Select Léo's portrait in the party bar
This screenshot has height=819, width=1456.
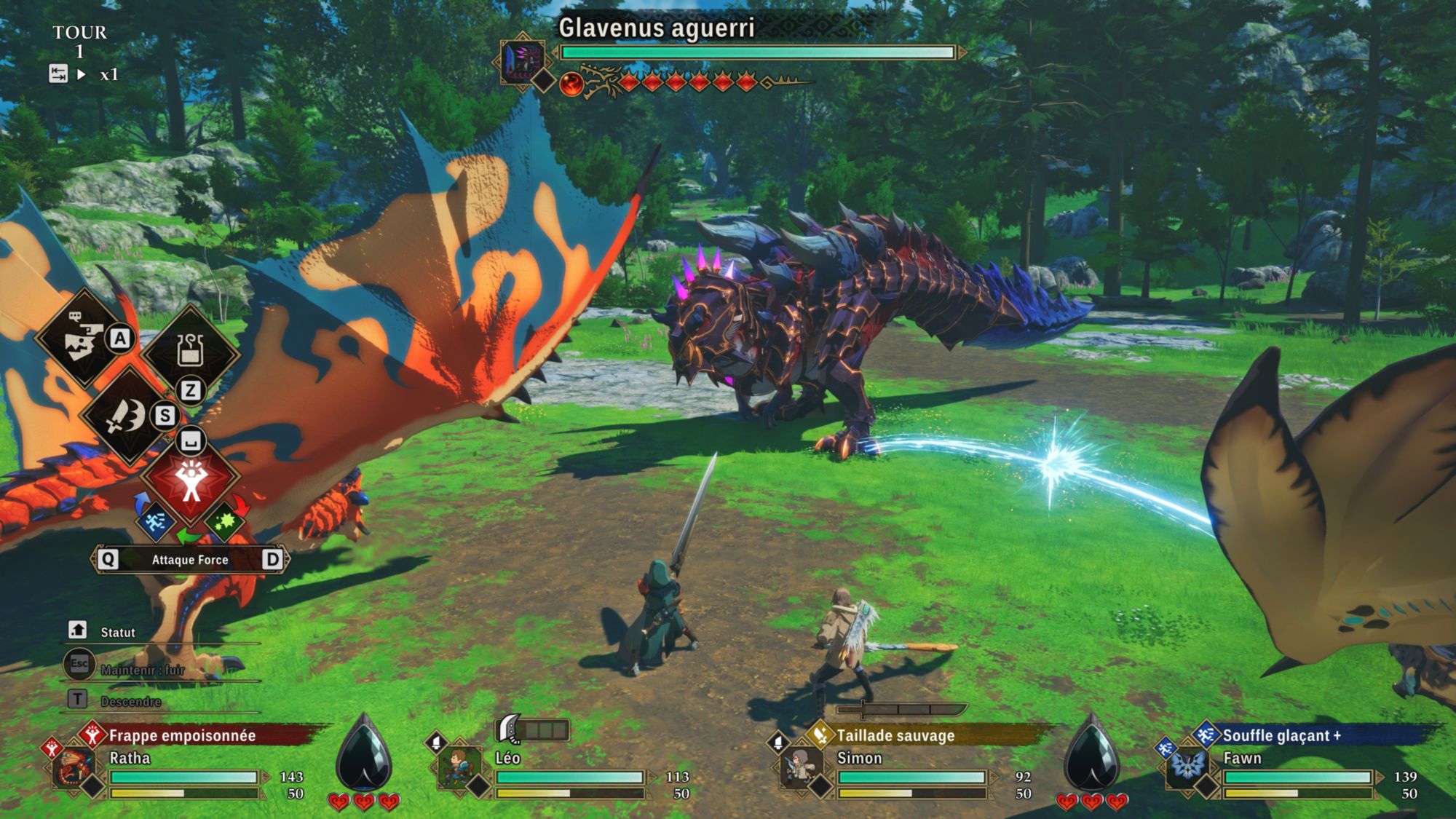[x=458, y=767]
